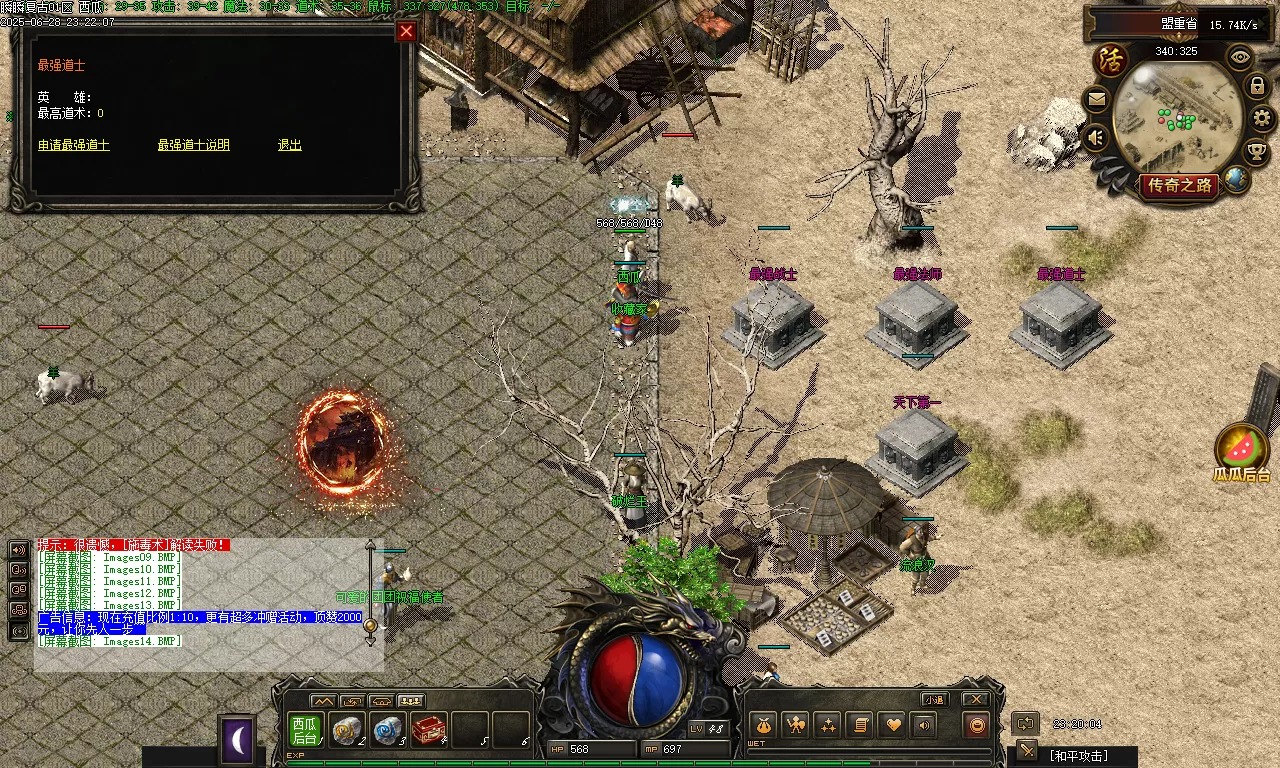Image resolution: width=1280 pixels, height=768 pixels.
Task: Open the circular minimap
Action: point(1177,116)
